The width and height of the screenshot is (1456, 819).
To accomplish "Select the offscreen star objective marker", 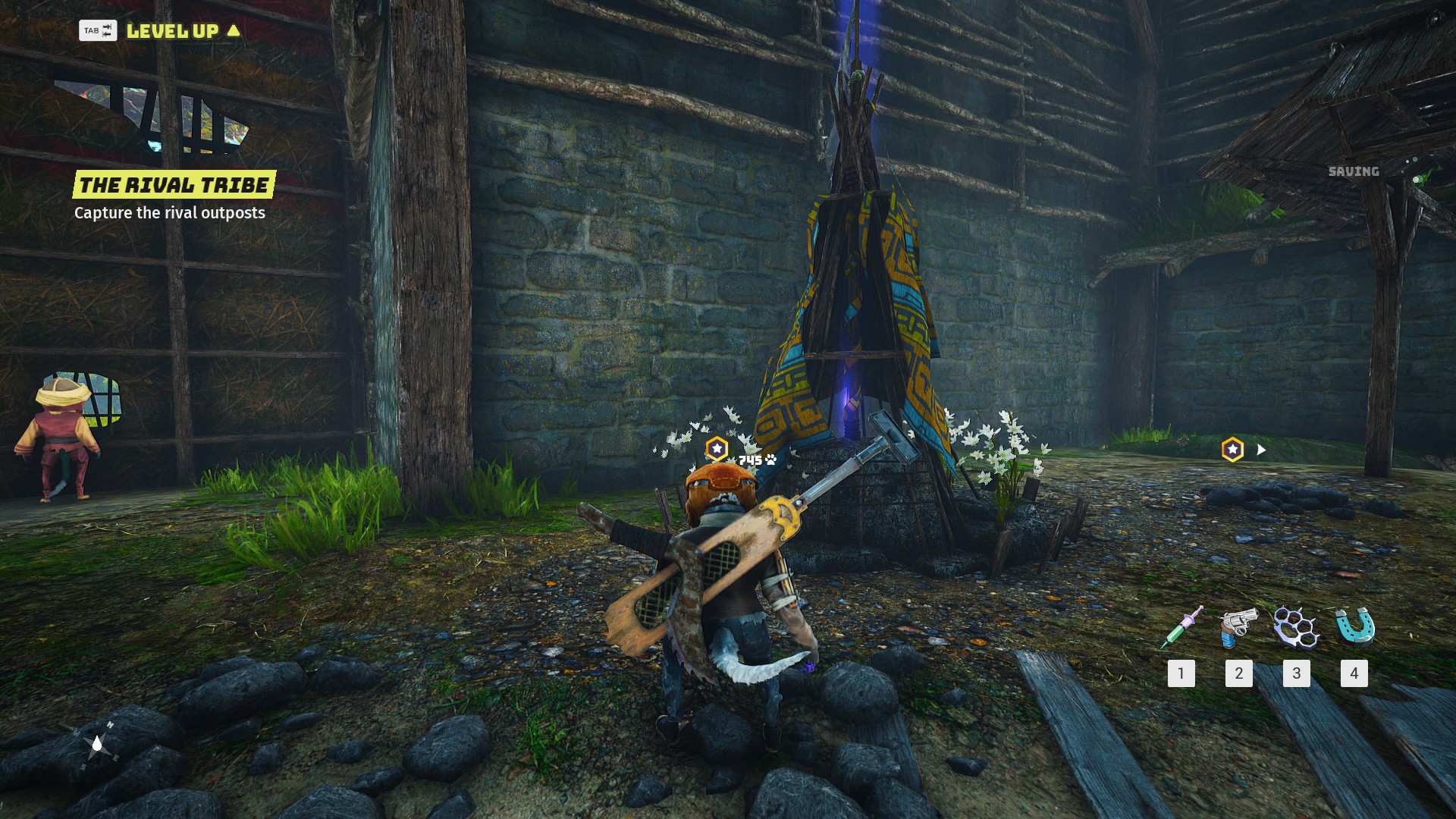I will point(1233,450).
